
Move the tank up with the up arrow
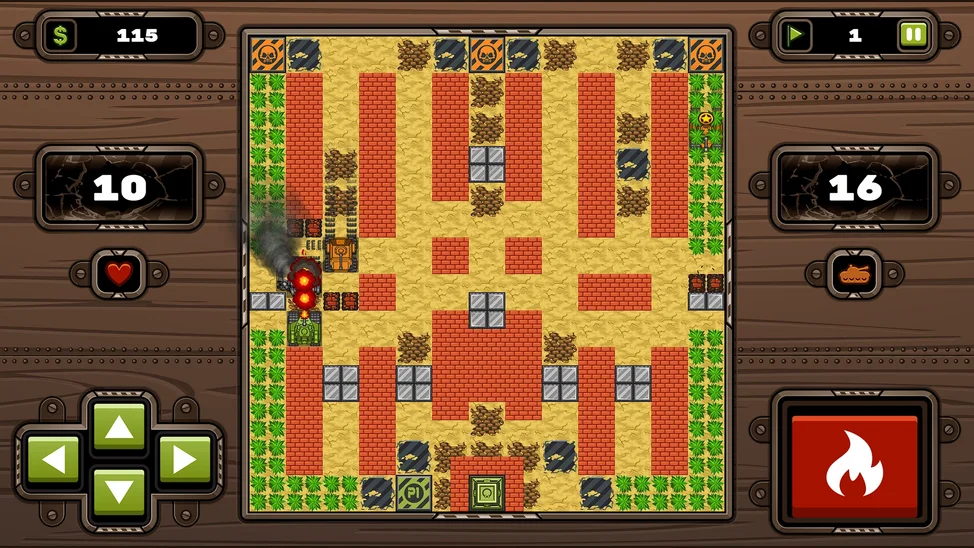[119, 427]
